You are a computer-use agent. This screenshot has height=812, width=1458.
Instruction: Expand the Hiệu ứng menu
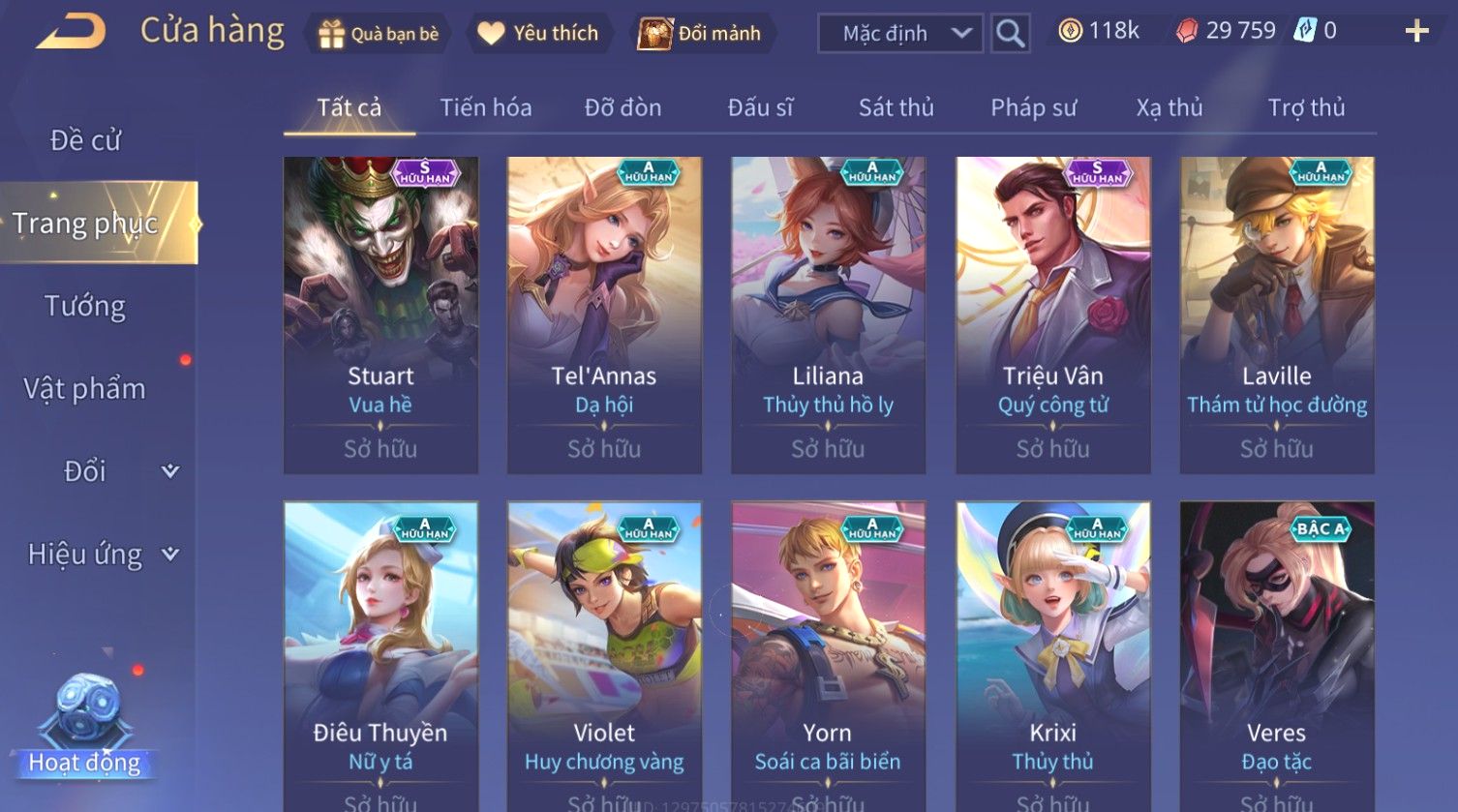click(102, 555)
